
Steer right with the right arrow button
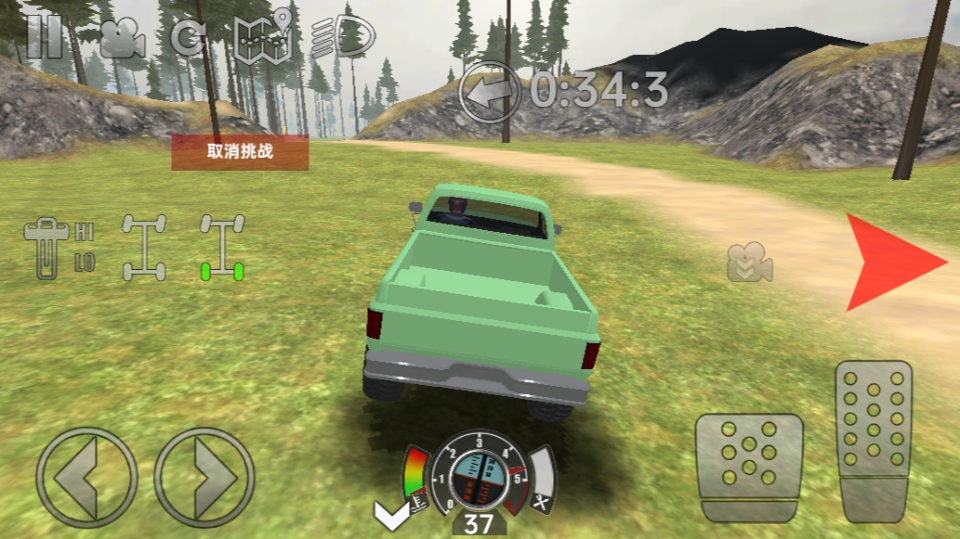[x=205, y=478]
